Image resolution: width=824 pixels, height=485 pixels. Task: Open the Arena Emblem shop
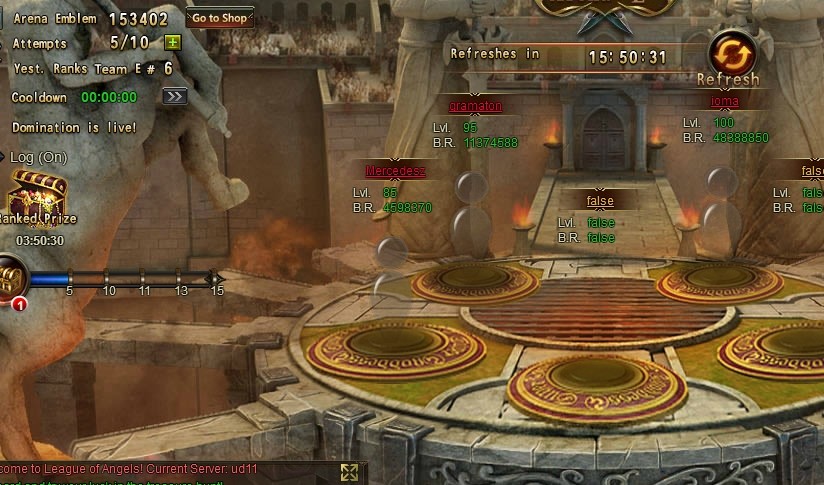coord(219,18)
